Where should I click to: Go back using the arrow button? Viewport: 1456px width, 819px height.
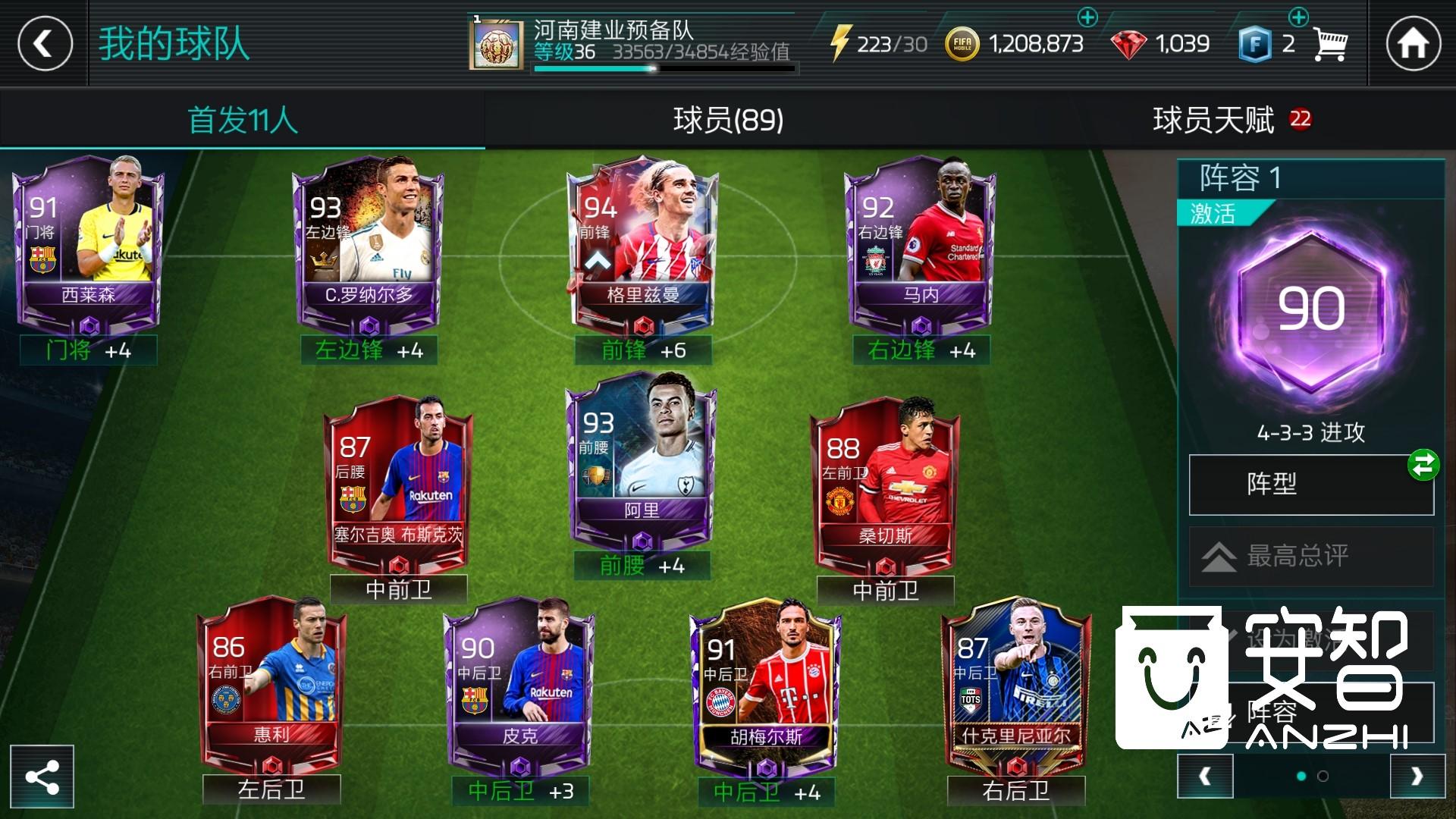coord(45,43)
